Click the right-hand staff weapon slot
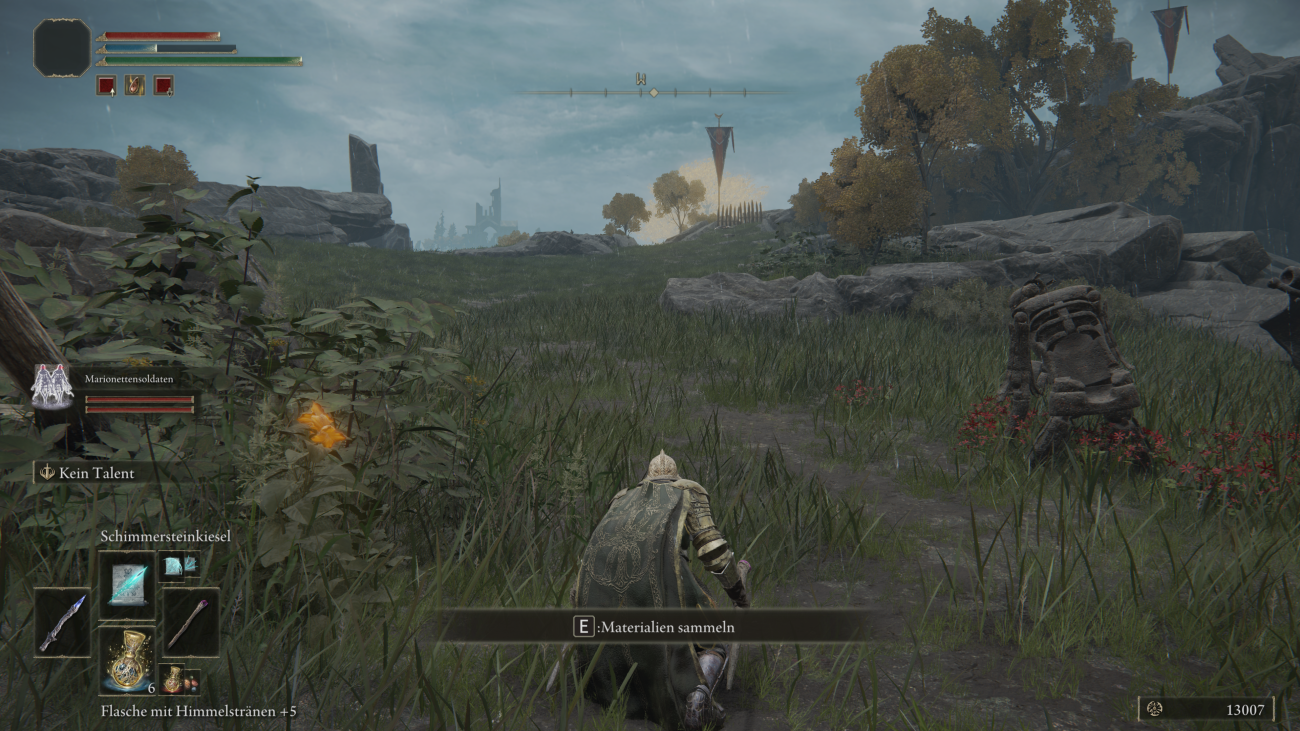Image resolution: width=1300 pixels, height=731 pixels. point(190,622)
